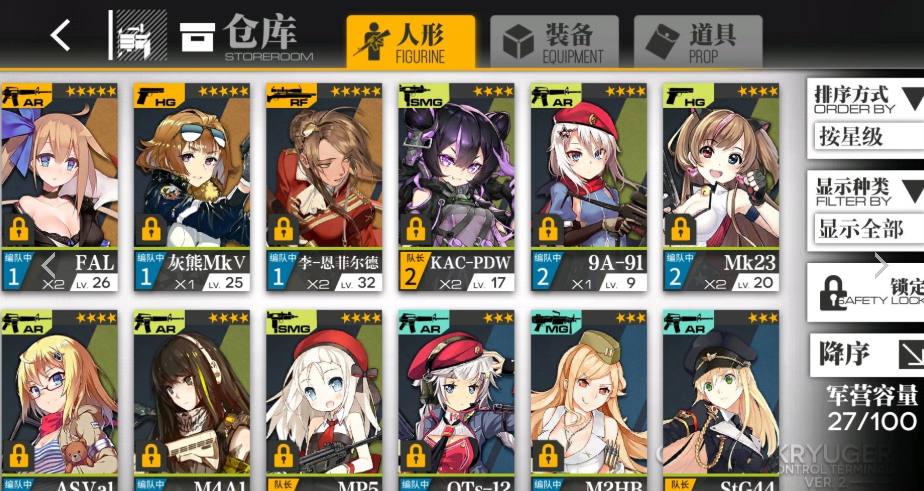The image size is (924, 491).
Task: Go back using the arrow button
Action: [61, 35]
